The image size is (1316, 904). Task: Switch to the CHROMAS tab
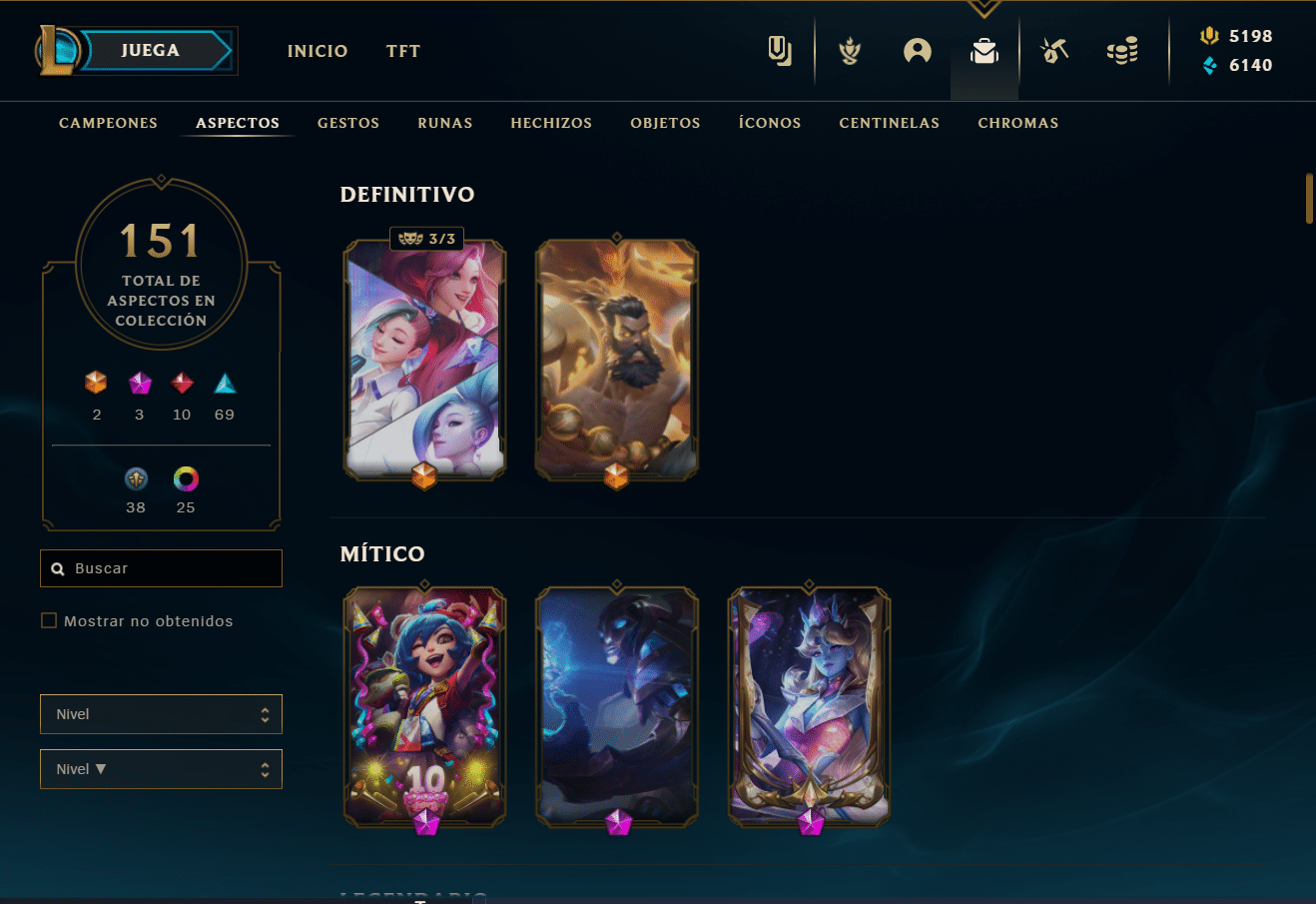click(x=1017, y=122)
